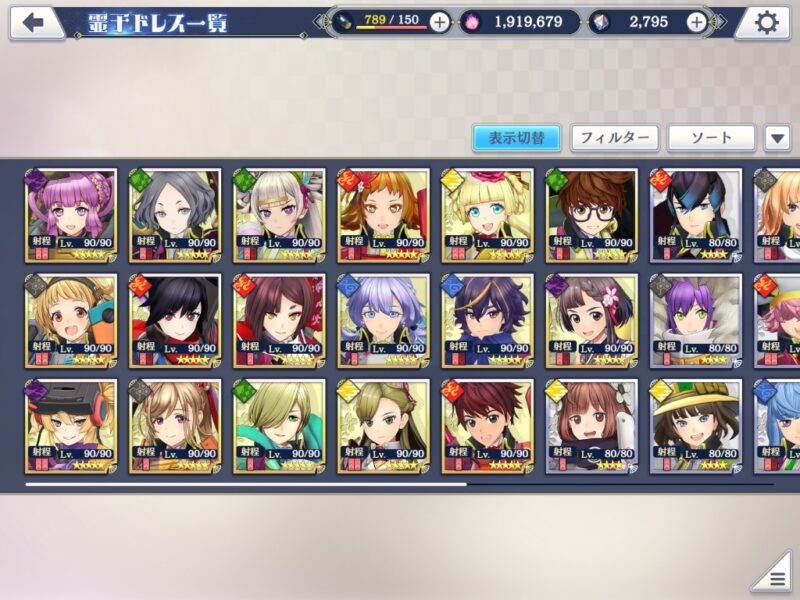Toggle the 表示切替 display switch button
Viewport: 800px width, 600px height.
(516, 138)
